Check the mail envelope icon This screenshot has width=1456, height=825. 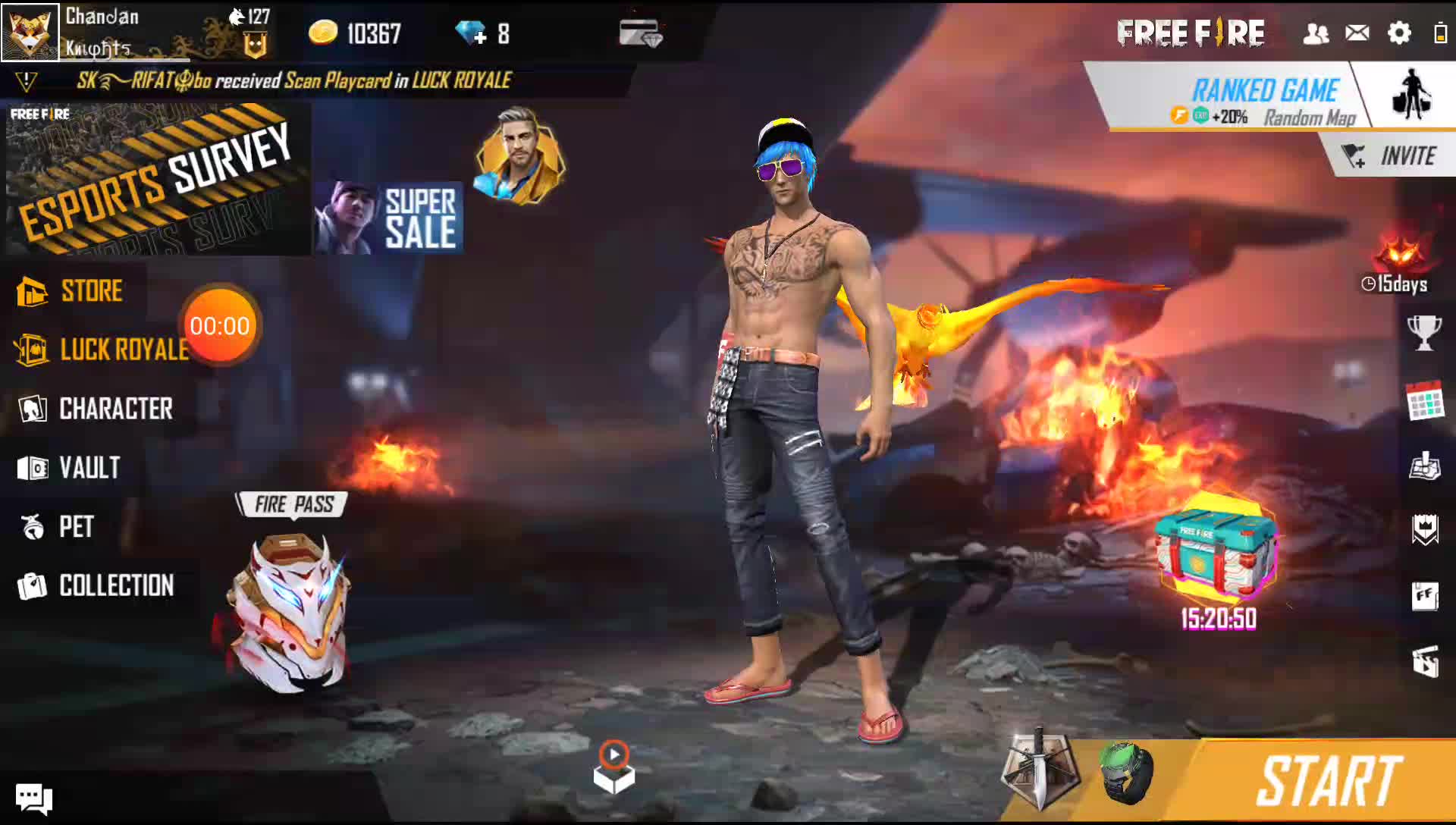(1357, 33)
